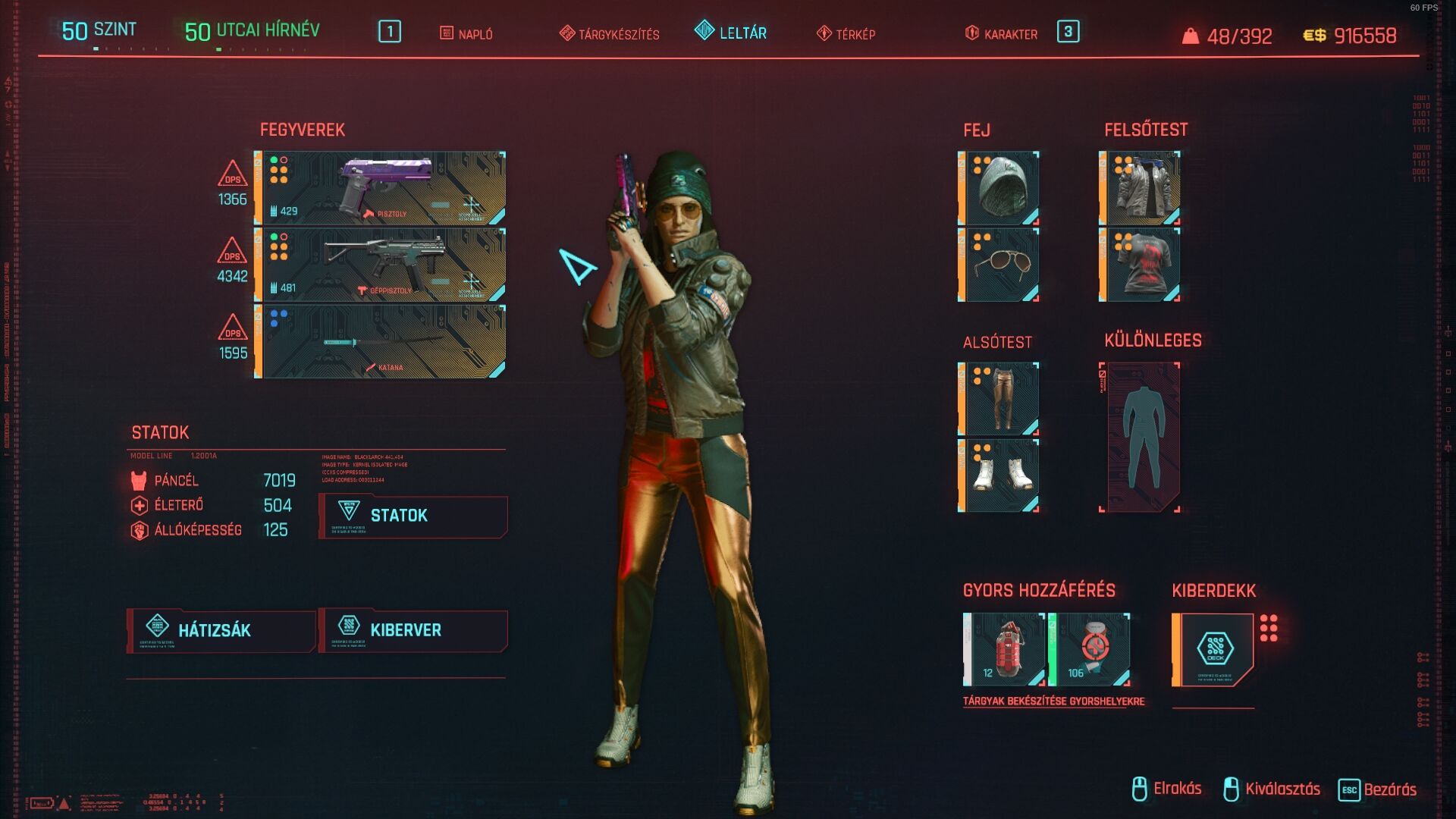Open the Kiberver cyberware menu

(x=413, y=630)
